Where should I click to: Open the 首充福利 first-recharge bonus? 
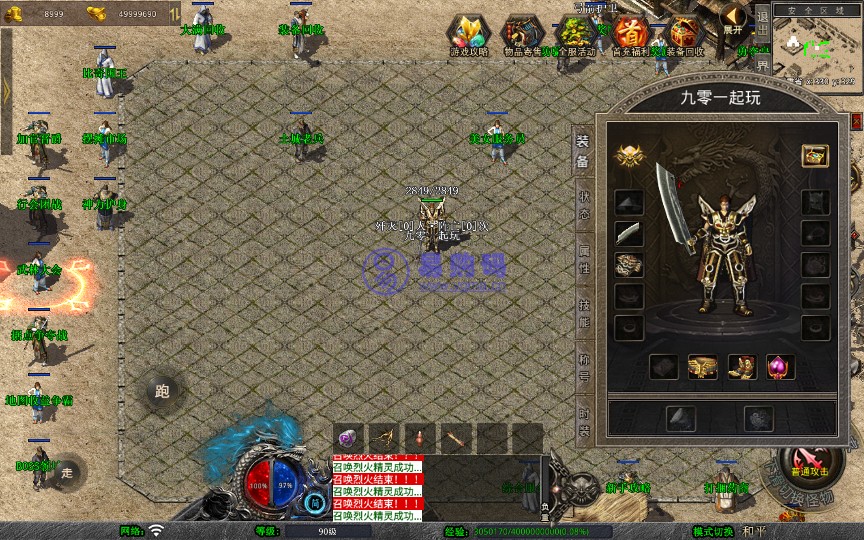point(629,33)
